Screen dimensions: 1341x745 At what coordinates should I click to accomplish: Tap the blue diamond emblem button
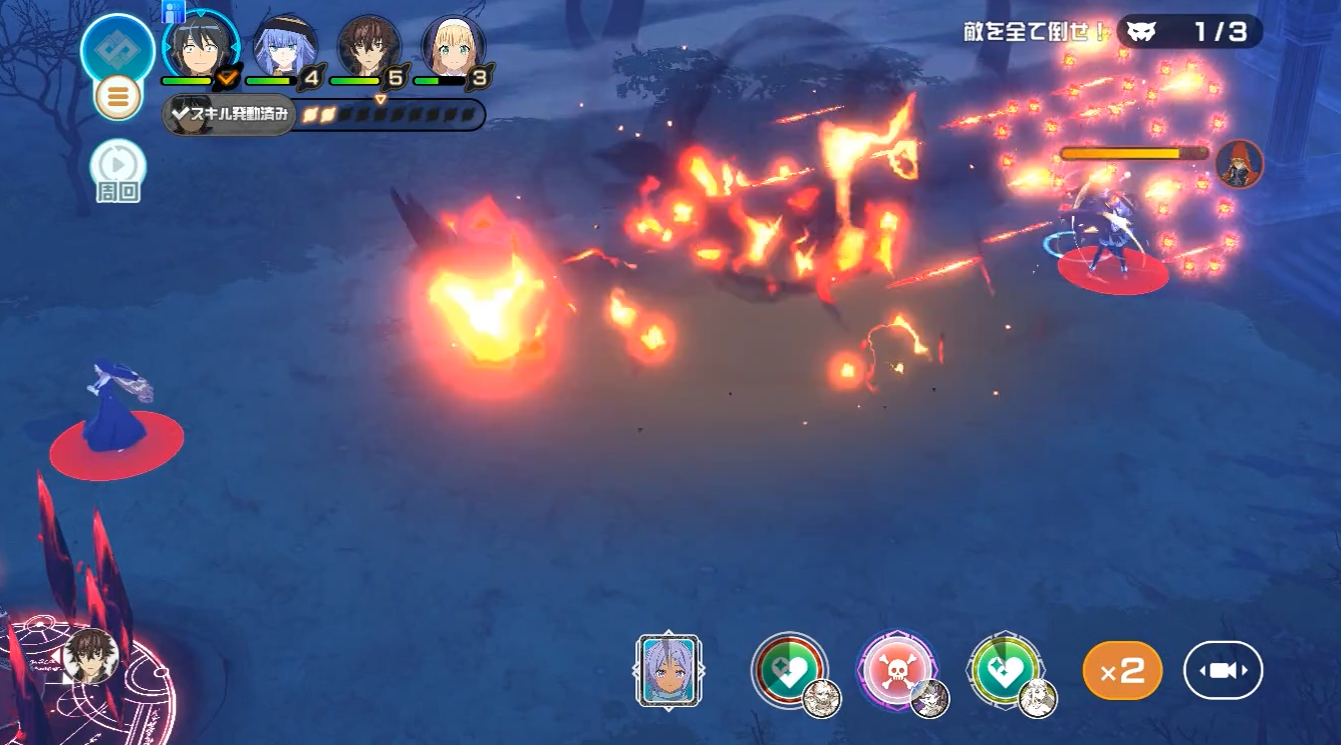[x=118, y=49]
